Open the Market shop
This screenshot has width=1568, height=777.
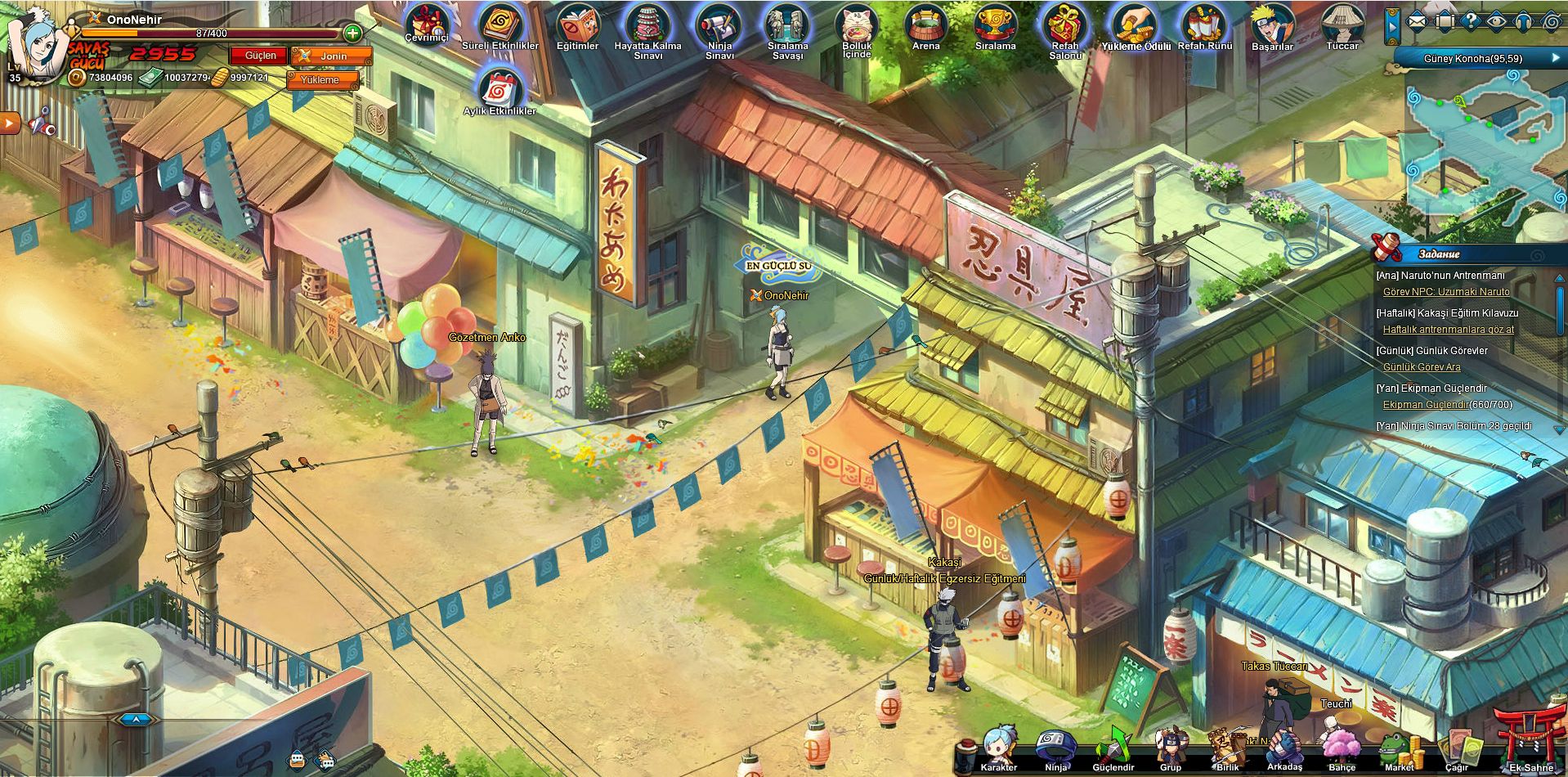[1399, 747]
